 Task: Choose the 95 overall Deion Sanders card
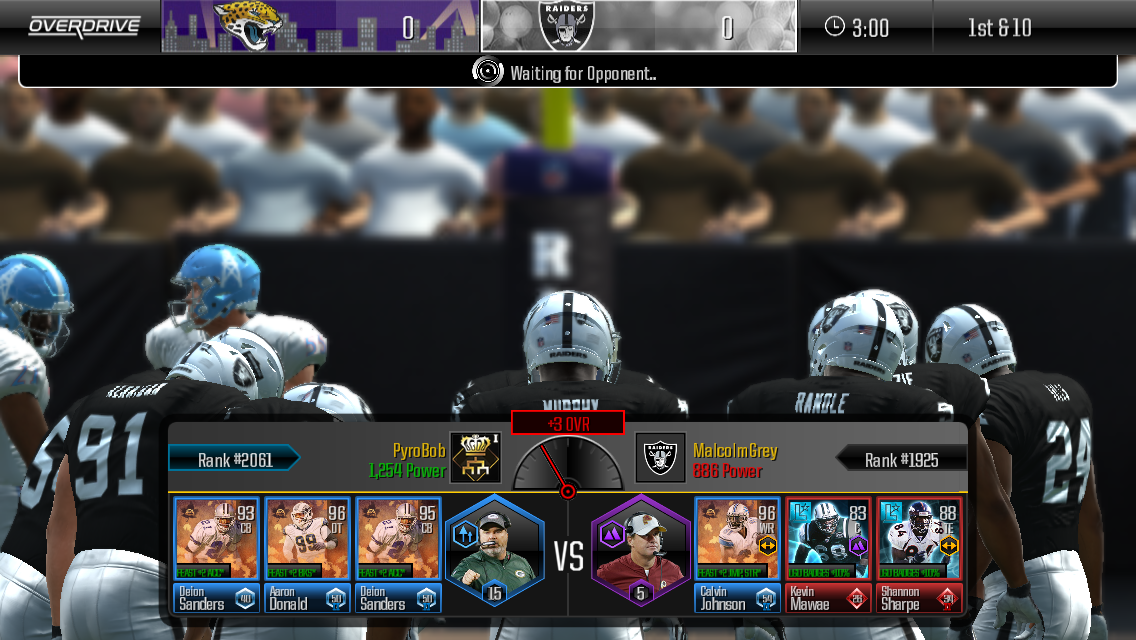[398, 554]
